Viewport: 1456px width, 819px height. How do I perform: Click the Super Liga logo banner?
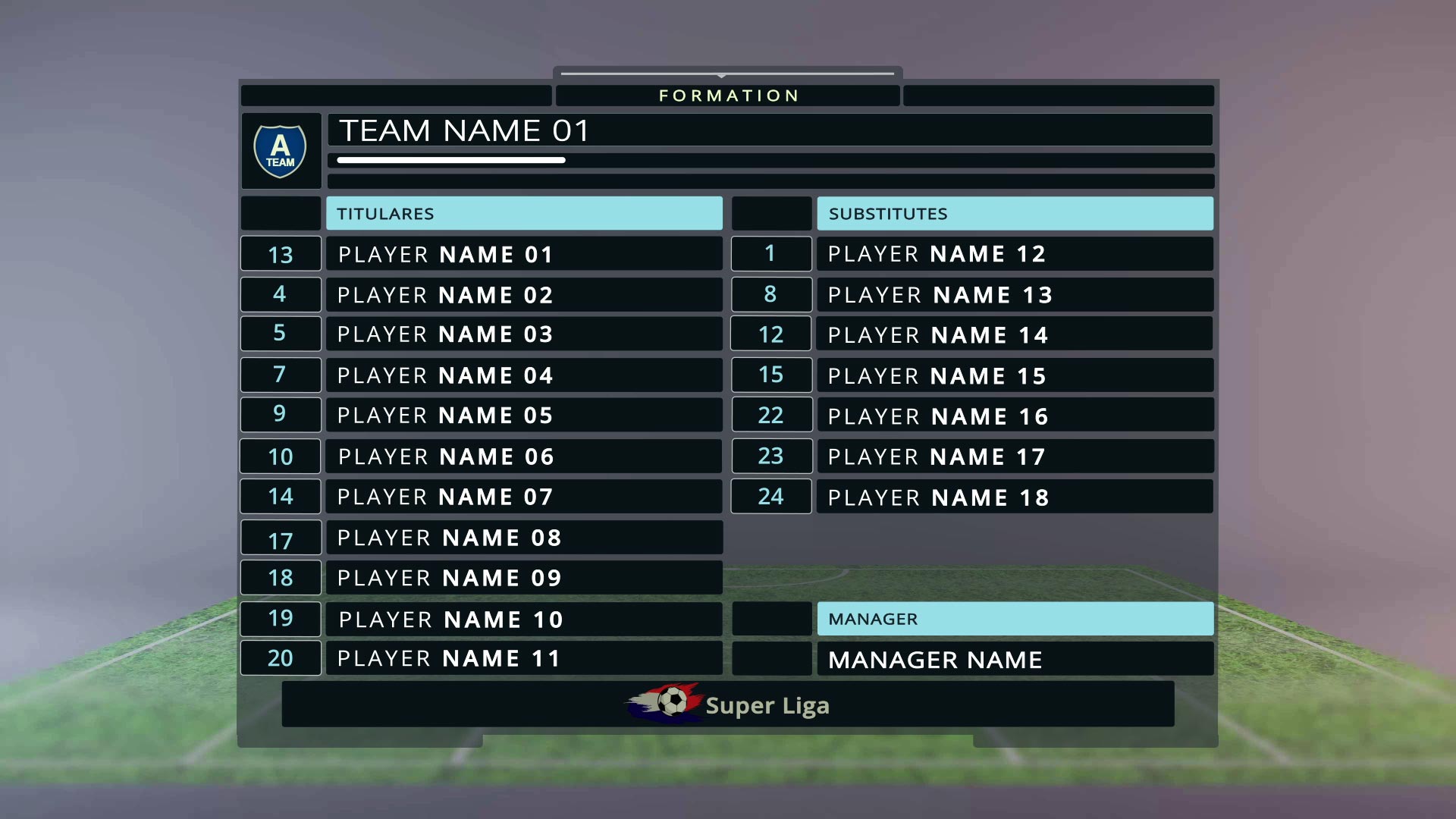click(728, 704)
